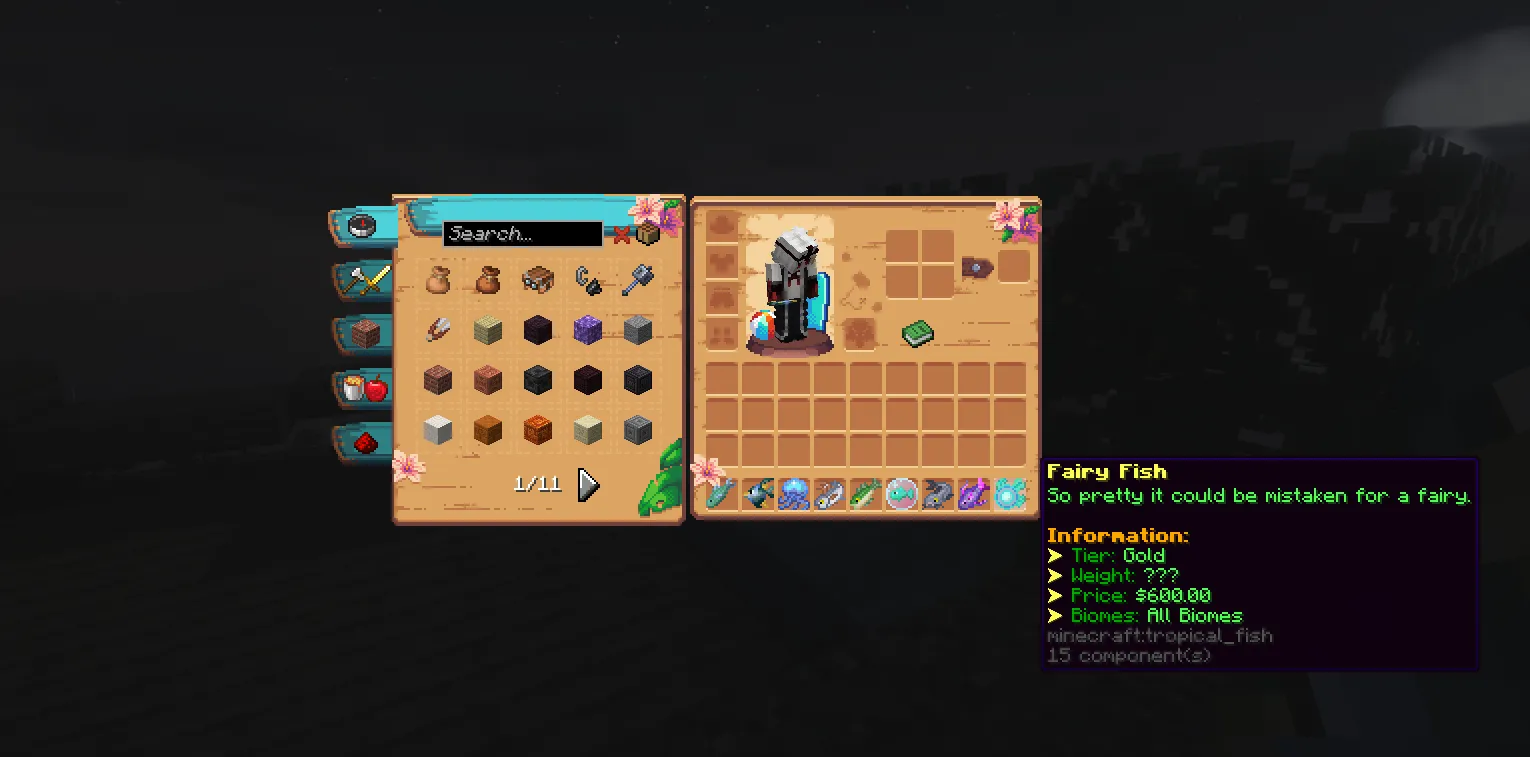Viewport: 1530px width, 757px height.
Task: Click the Search text box
Action: (522, 234)
